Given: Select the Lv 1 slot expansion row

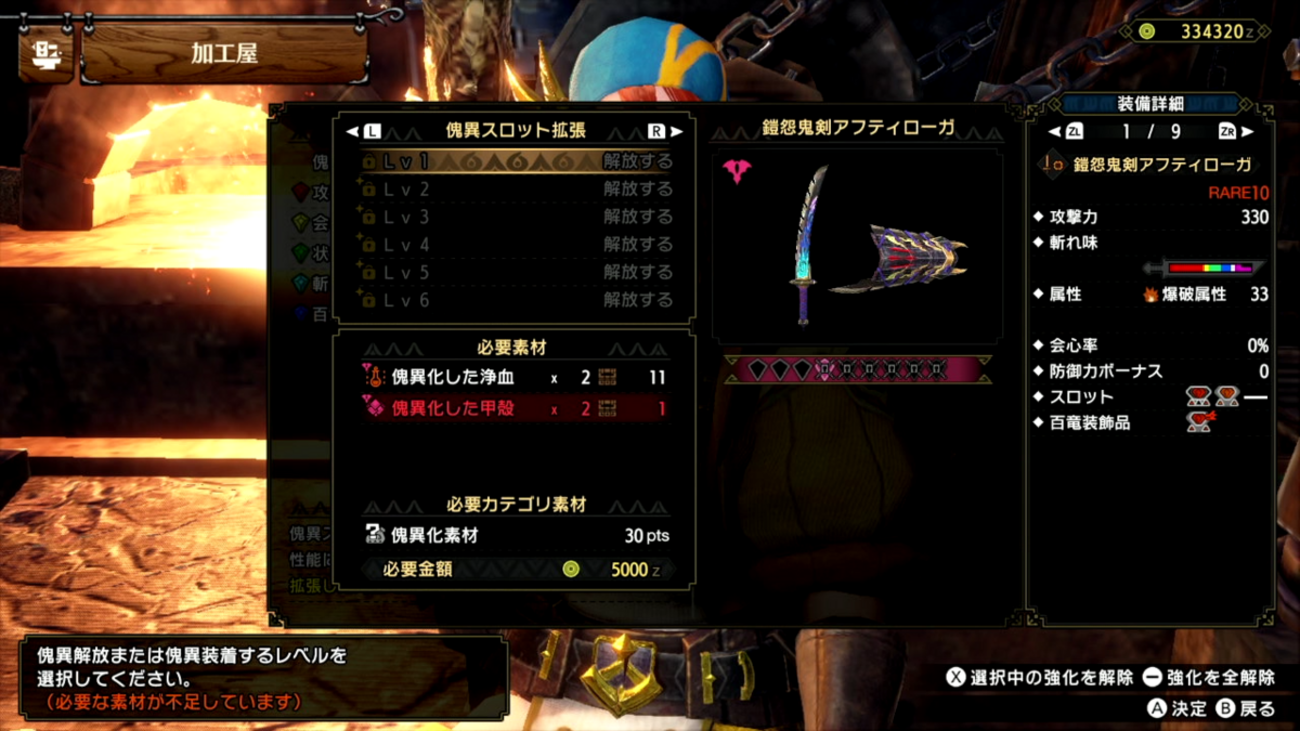Looking at the screenshot, I should [516, 161].
